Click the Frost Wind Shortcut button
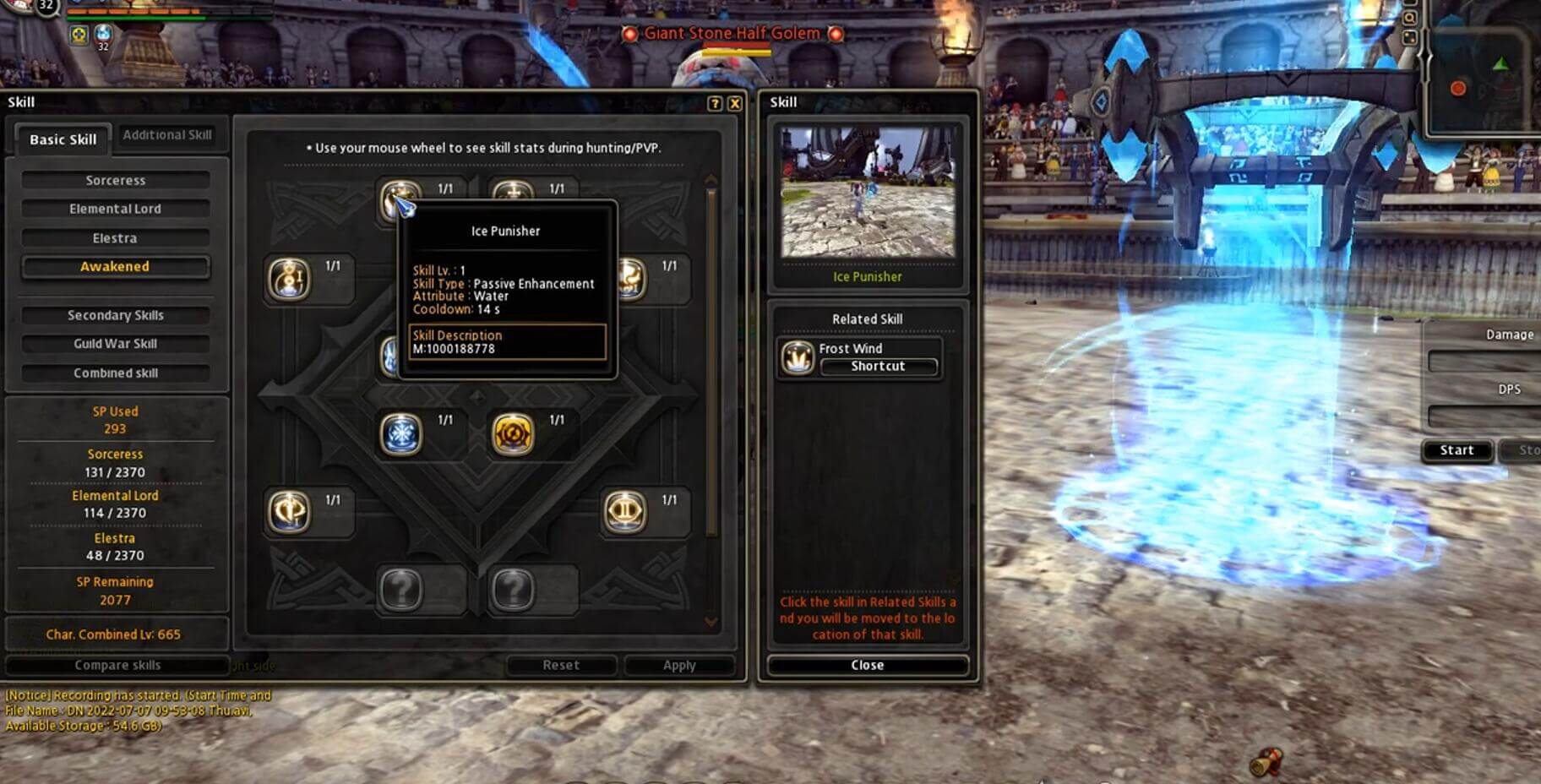The height and width of the screenshot is (784, 1541). 878,367
